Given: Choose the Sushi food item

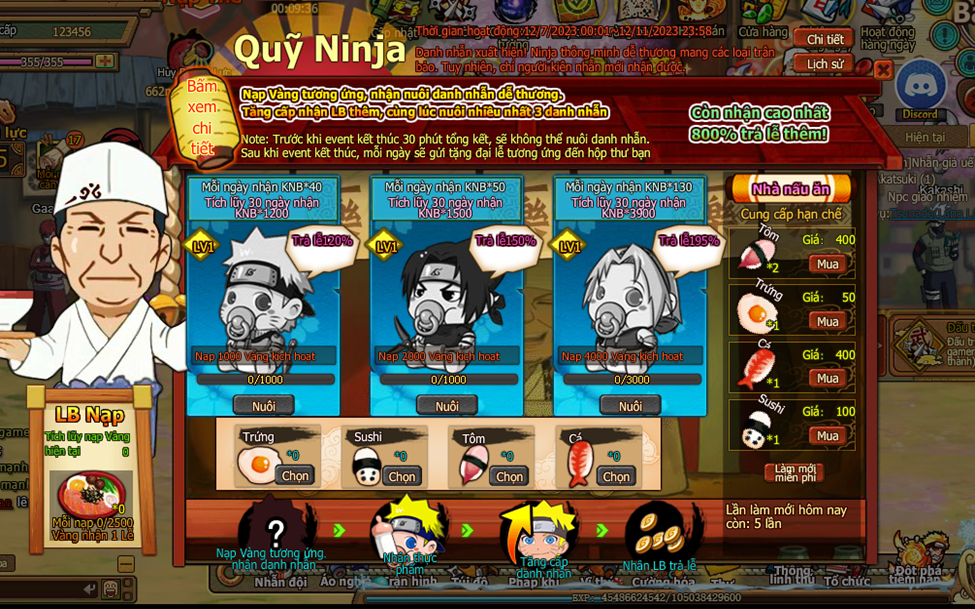Looking at the screenshot, I should (402, 476).
